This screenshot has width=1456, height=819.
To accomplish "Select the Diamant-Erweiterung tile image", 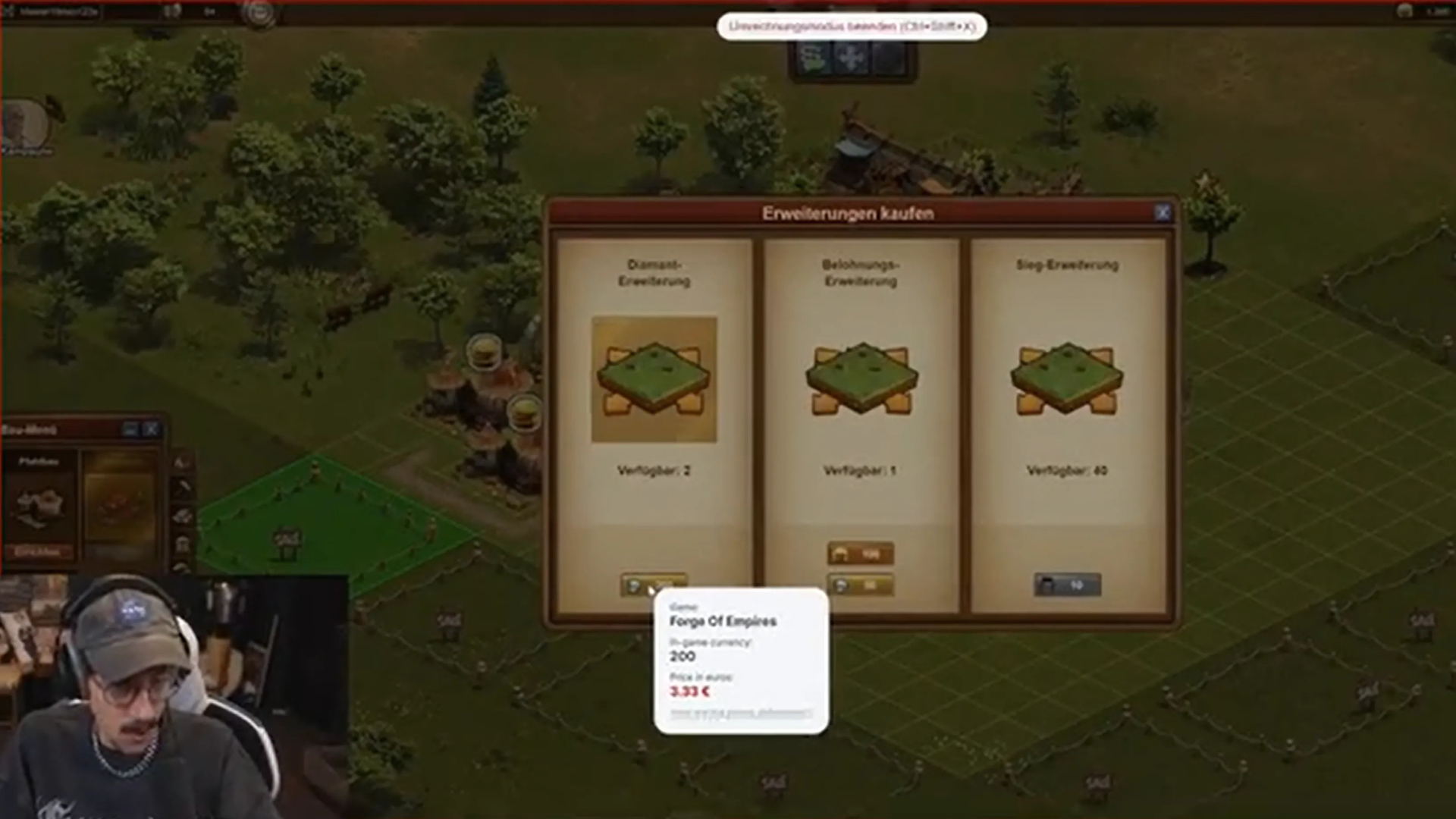I will [x=654, y=379].
